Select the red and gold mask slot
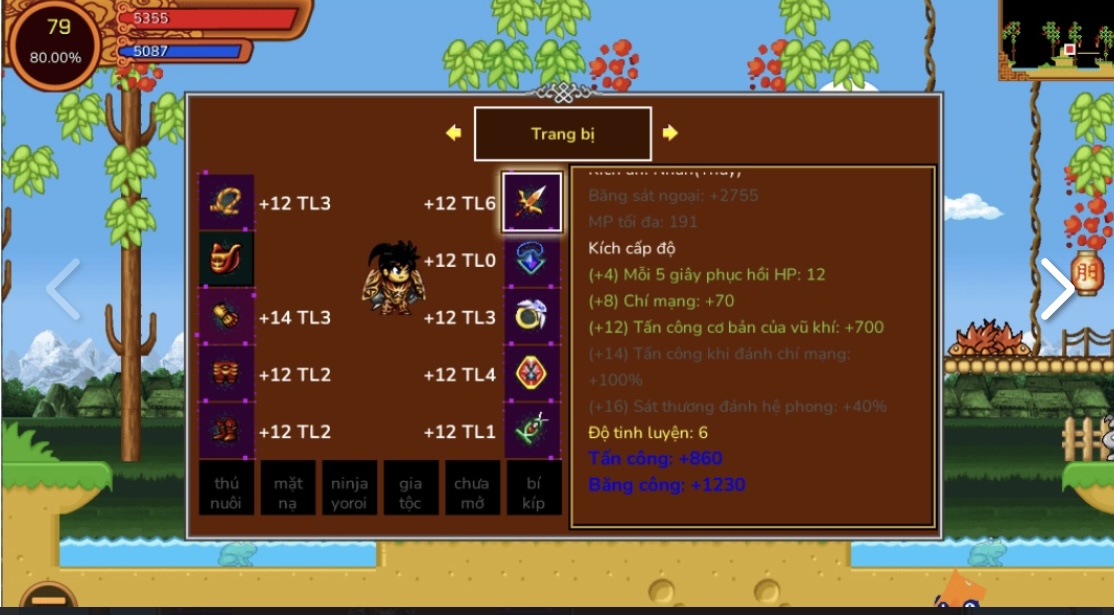1114x615 pixels. click(x=226, y=260)
